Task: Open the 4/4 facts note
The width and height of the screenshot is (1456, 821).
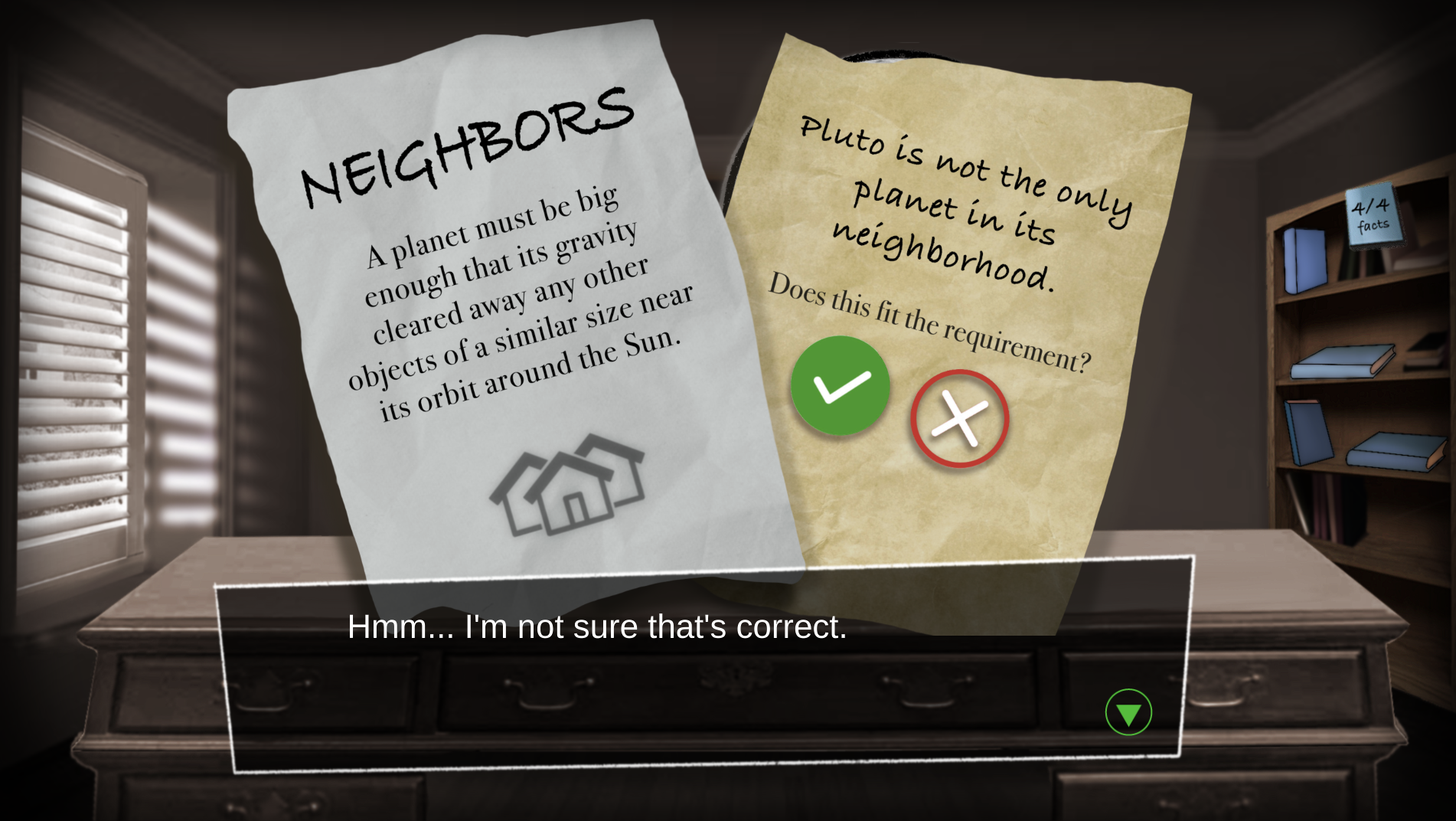Action: pyautogui.click(x=1373, y=215)
